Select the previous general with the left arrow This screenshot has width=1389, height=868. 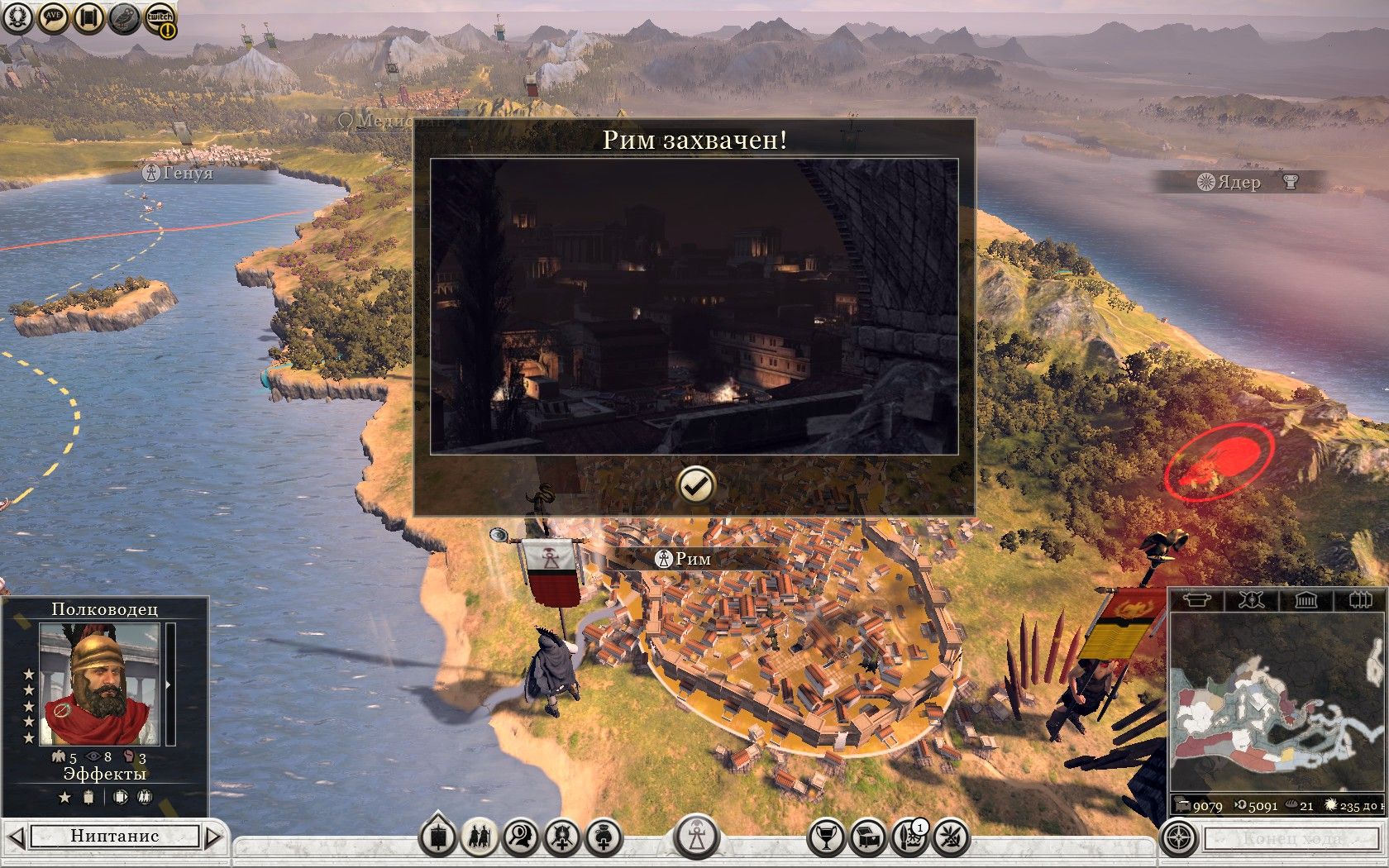[17, 837]
